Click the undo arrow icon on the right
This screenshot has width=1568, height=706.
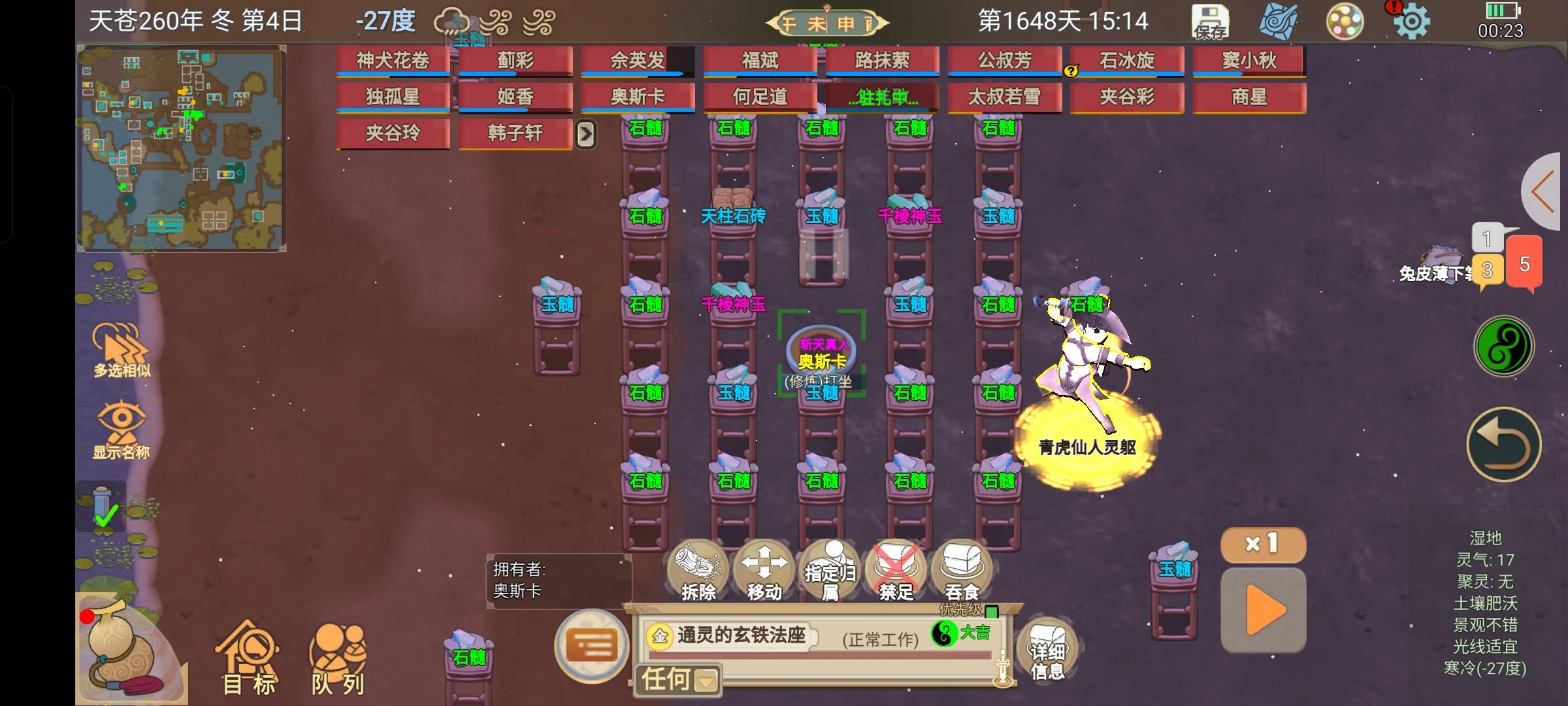[x=1504, y=445]
